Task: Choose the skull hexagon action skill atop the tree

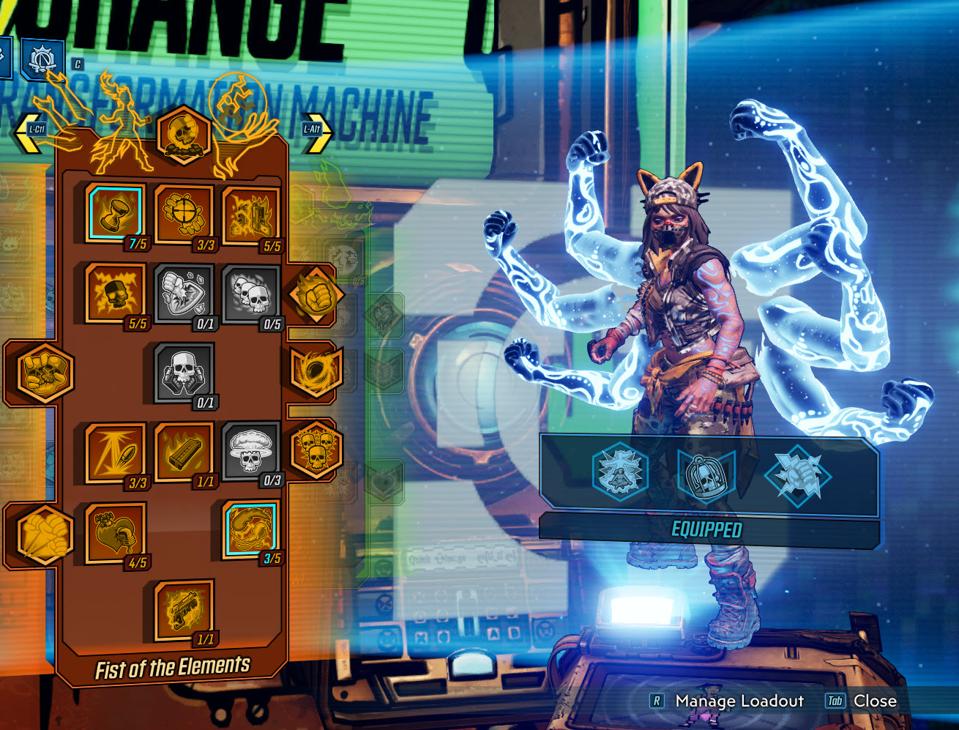Action: click(184, 135)
